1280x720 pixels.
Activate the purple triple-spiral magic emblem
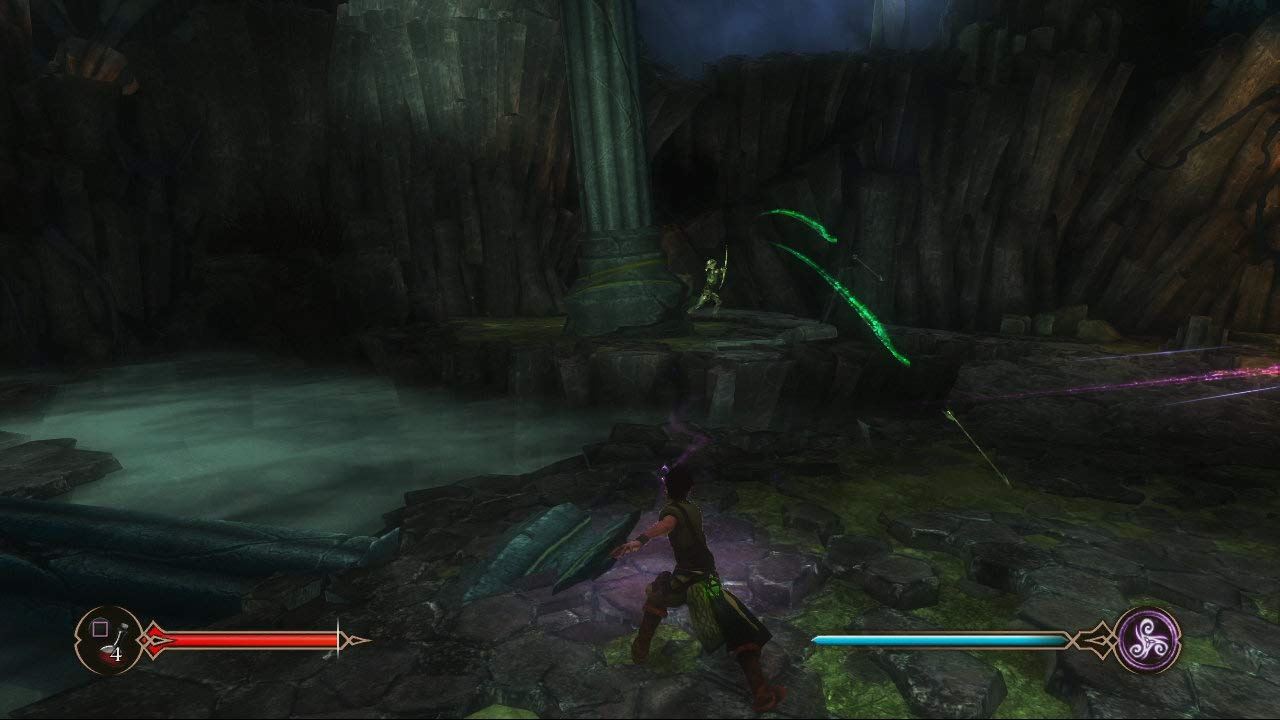[x=1147, y=639]
